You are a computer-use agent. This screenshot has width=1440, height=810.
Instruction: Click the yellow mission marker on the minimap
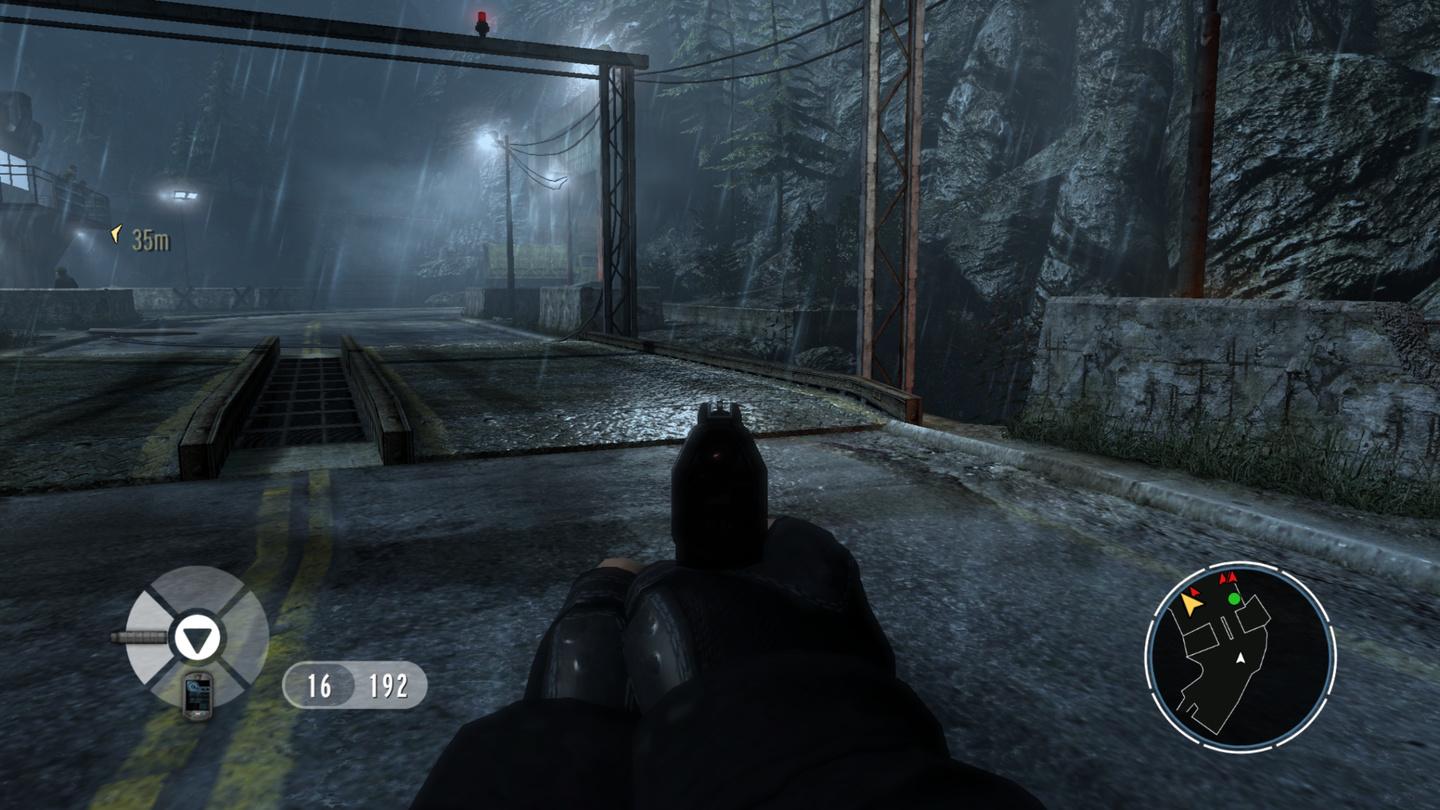click(1192, 604)
